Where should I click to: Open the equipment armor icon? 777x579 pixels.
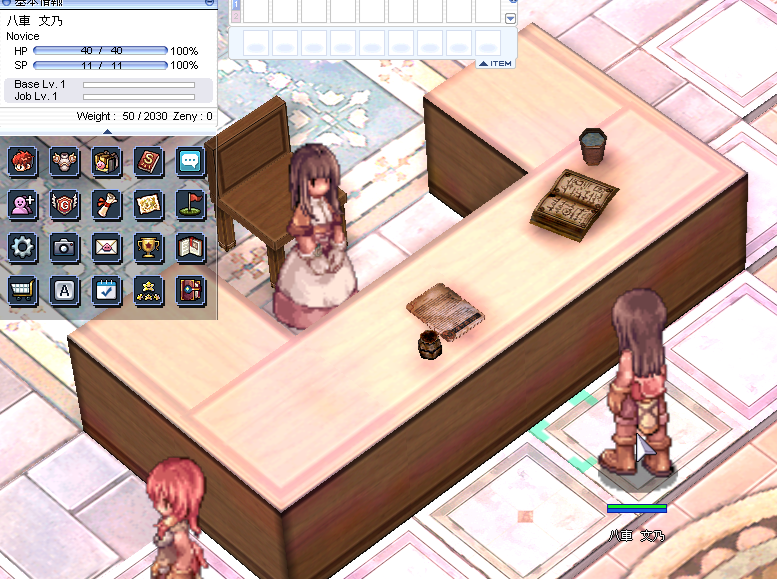64,161
